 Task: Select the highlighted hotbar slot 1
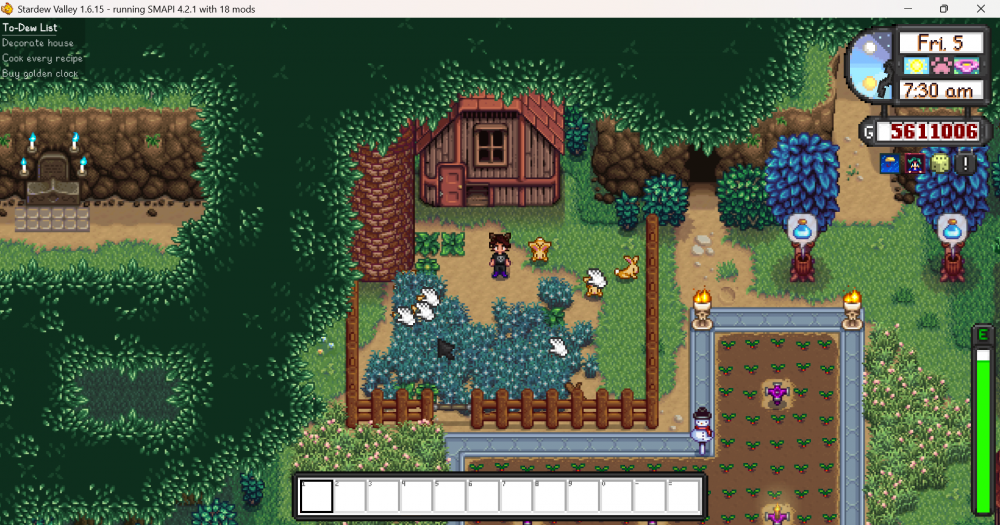coord(317,496)
